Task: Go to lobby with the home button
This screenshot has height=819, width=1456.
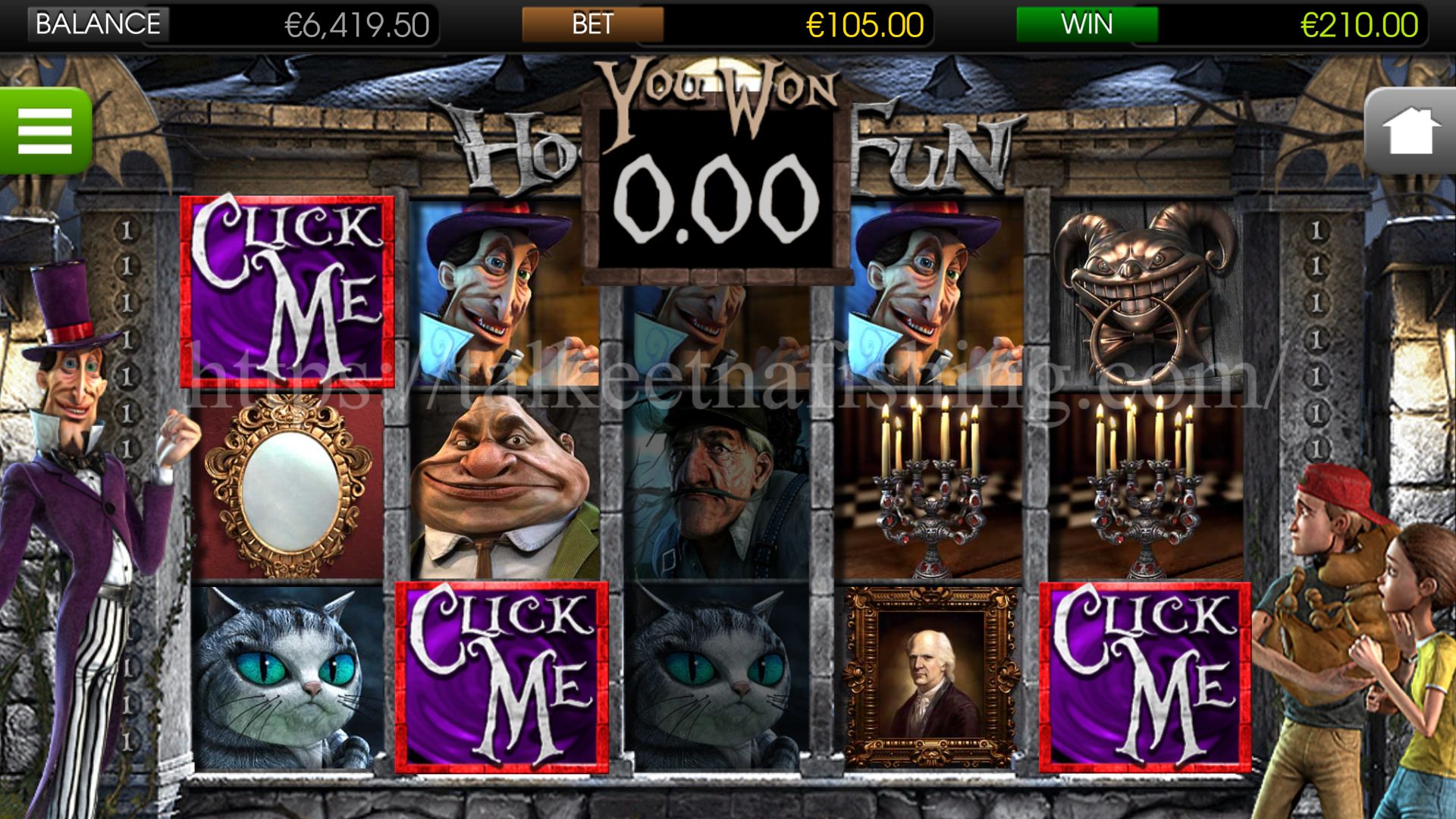Action: coord(1411,132)
